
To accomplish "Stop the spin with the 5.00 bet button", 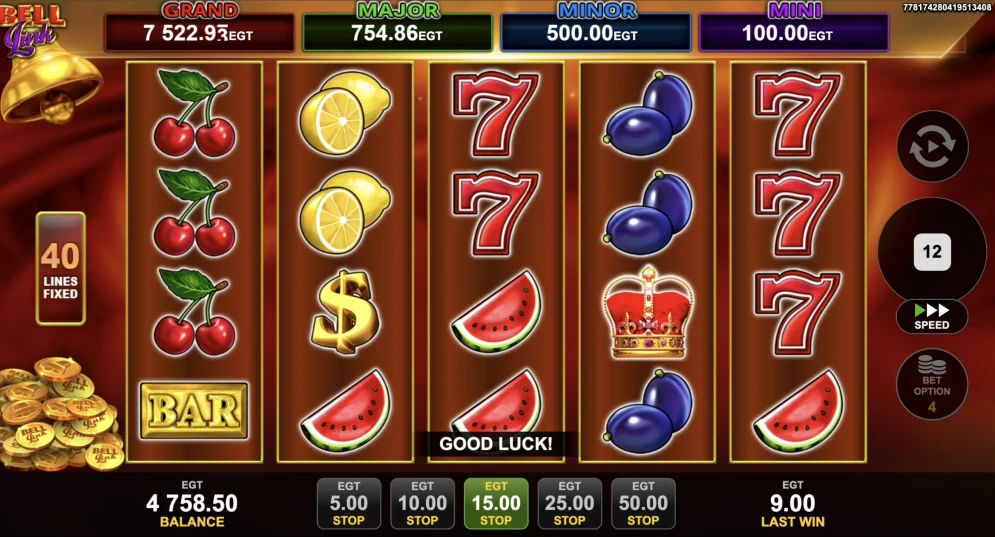I will tap(348, 503).
